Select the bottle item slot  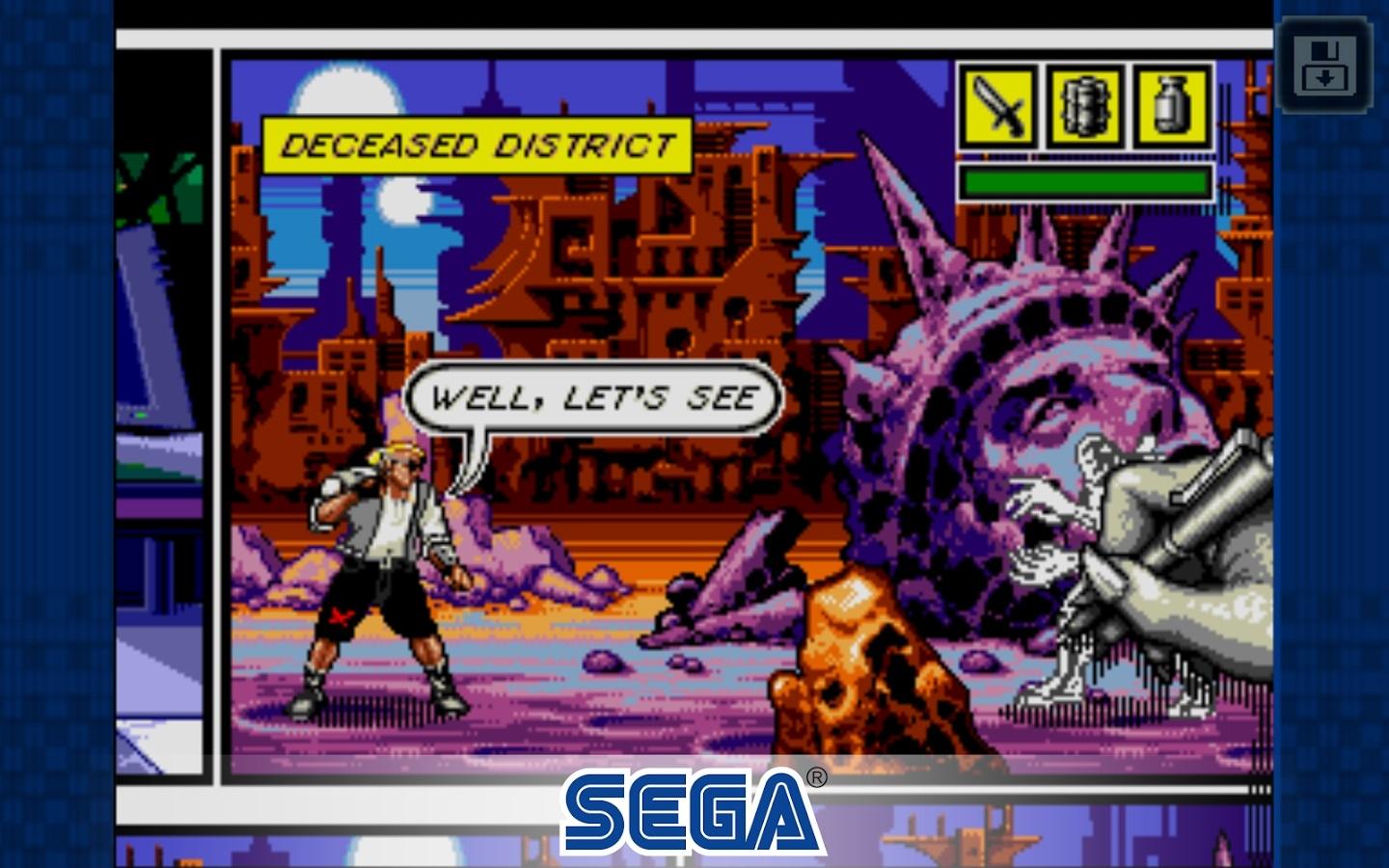click(1172, 106)
